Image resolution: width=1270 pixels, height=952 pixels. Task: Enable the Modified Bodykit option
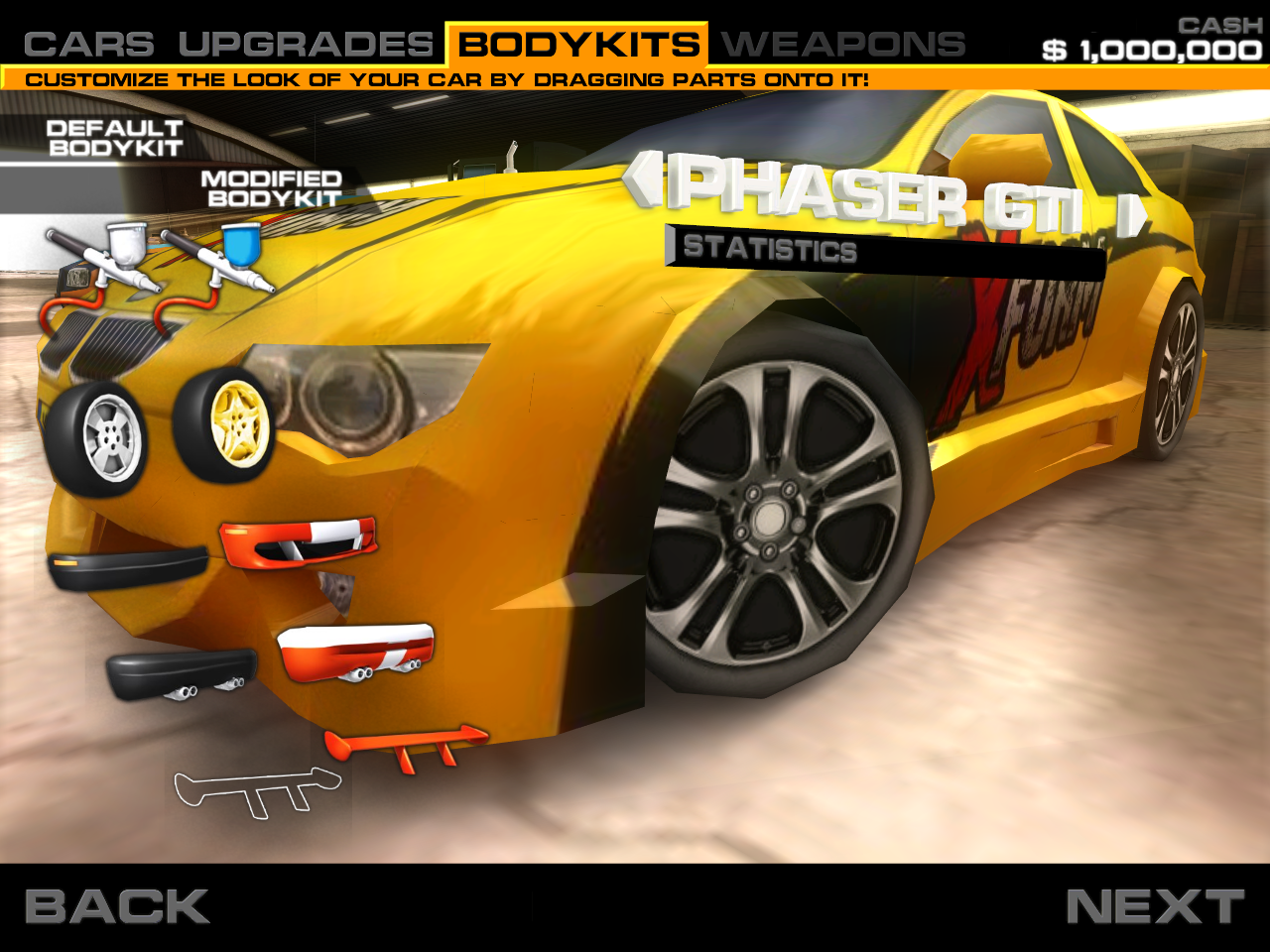271,190
